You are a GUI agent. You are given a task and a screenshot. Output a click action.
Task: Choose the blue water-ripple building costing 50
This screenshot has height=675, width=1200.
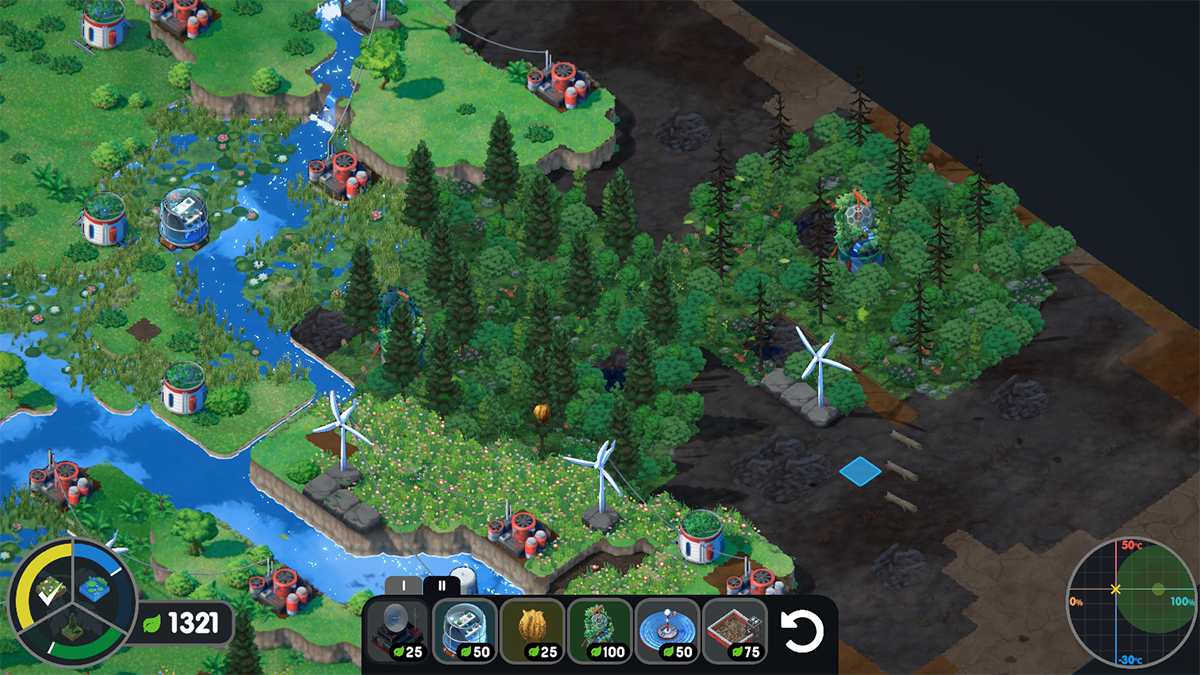667,630
